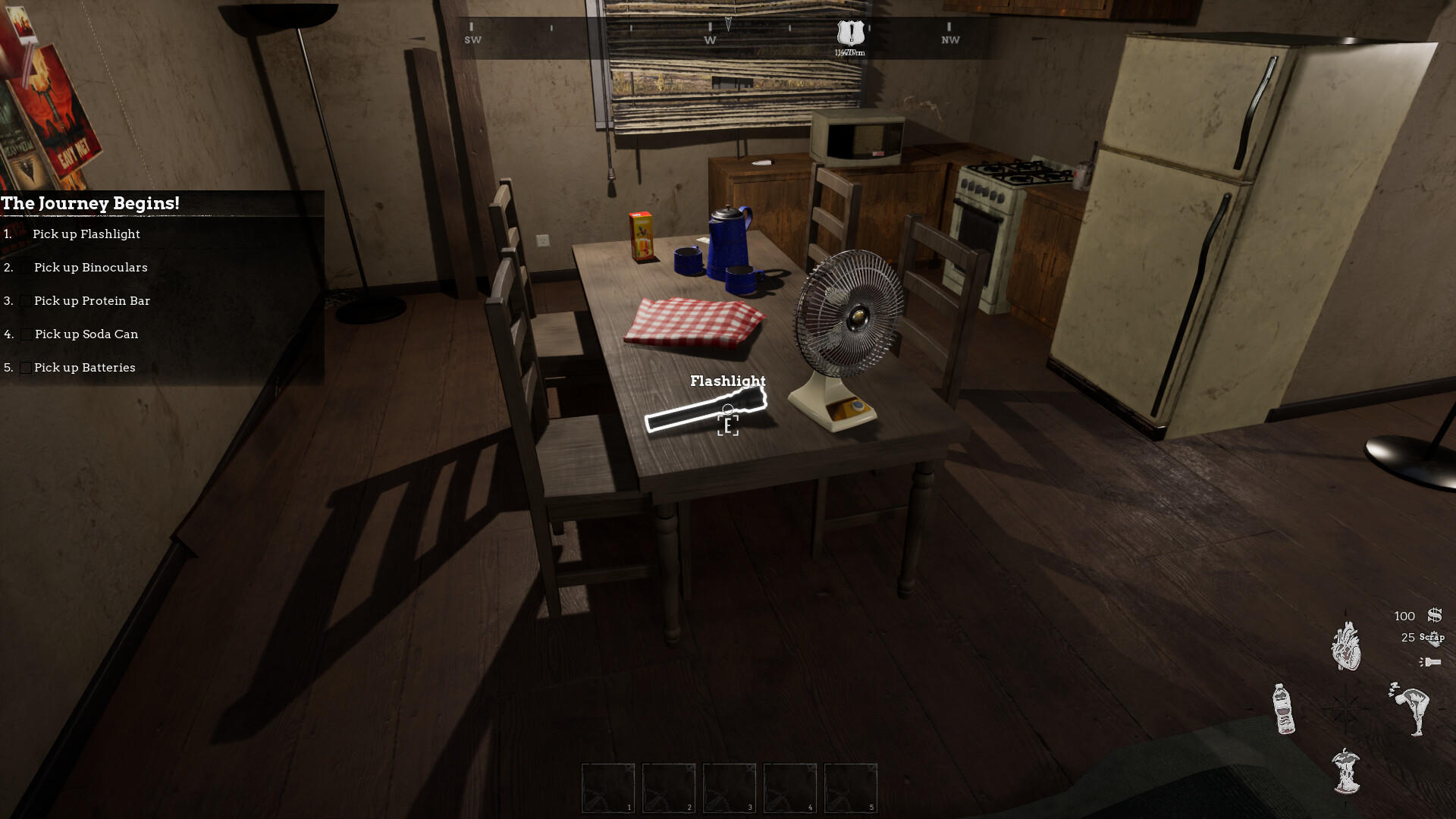Viewport: 1456px width, 819px height.
Task: Click the Scrap resource icon
Action: click(x=1432, y=639)
